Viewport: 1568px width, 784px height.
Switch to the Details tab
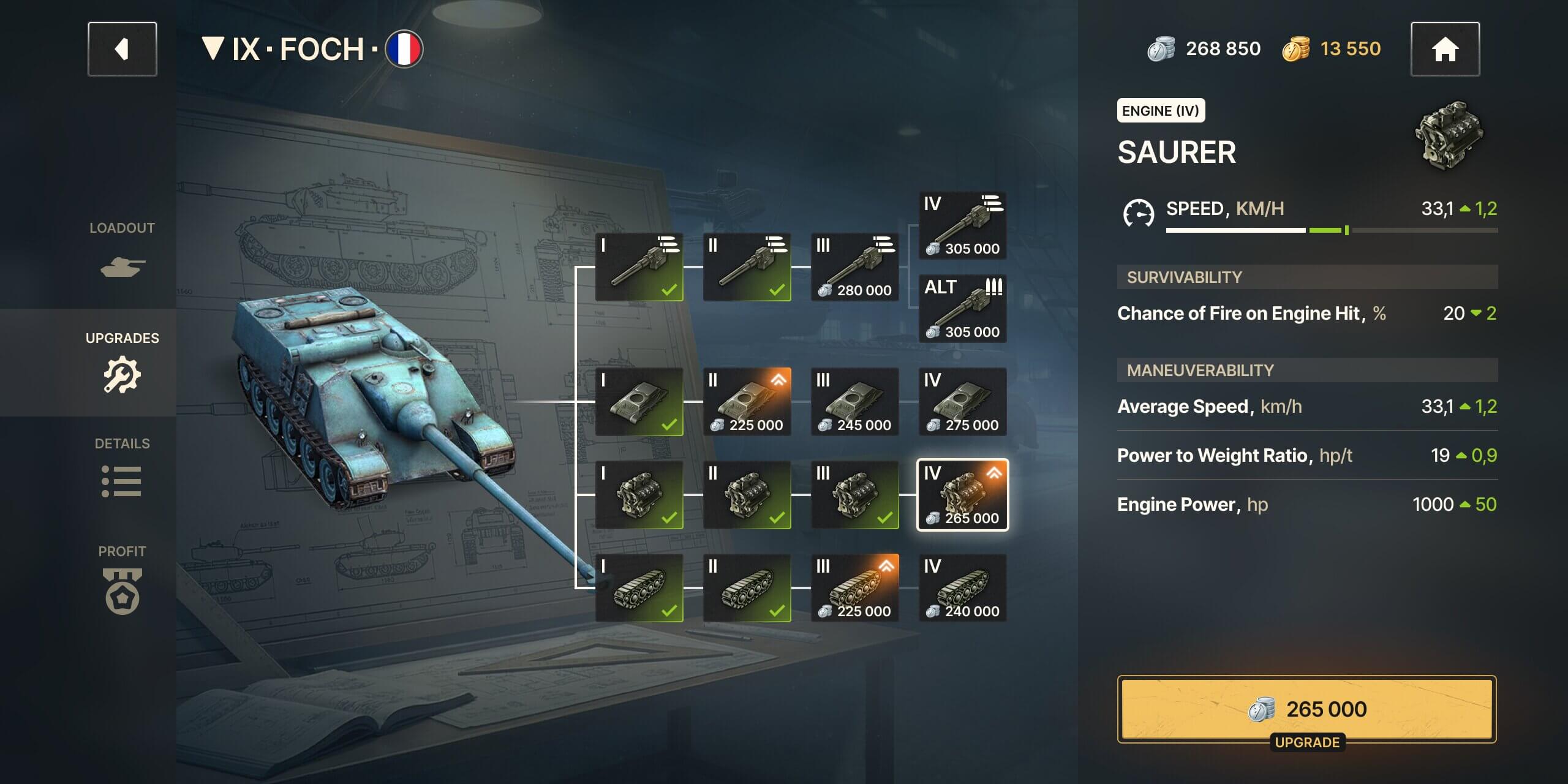tap(123, 467)
